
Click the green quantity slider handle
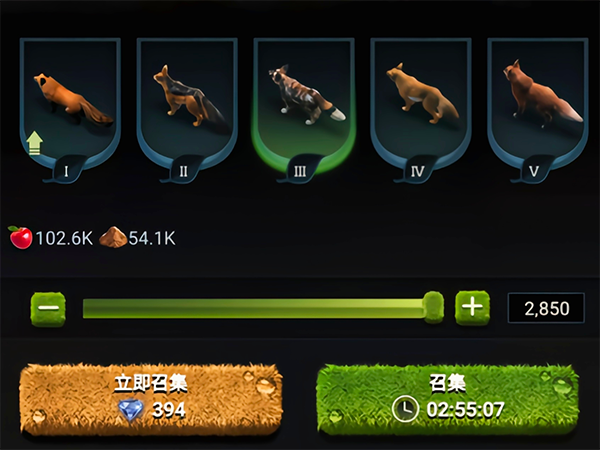433,307
